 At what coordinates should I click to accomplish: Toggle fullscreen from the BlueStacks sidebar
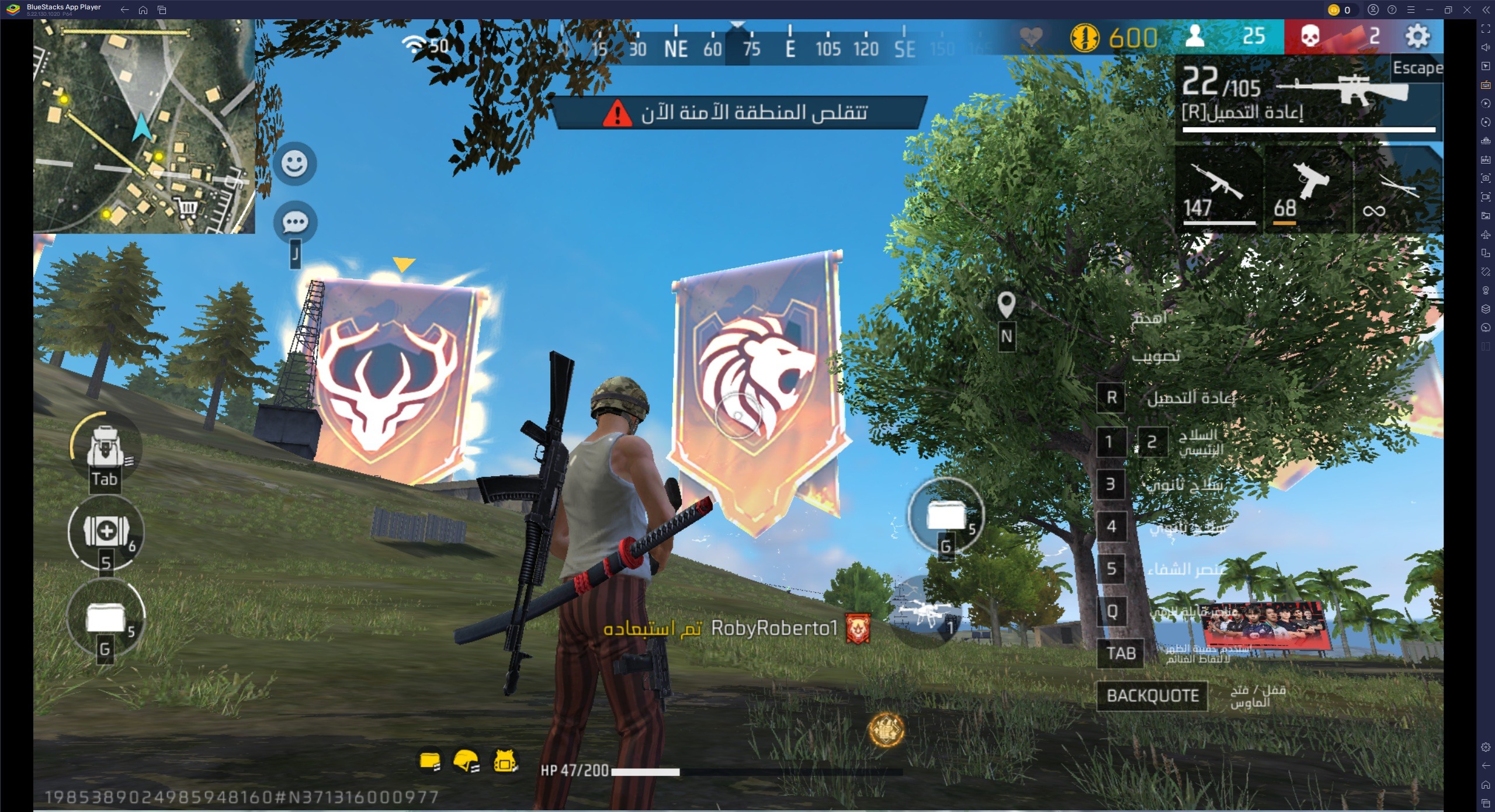point(1487,28)
